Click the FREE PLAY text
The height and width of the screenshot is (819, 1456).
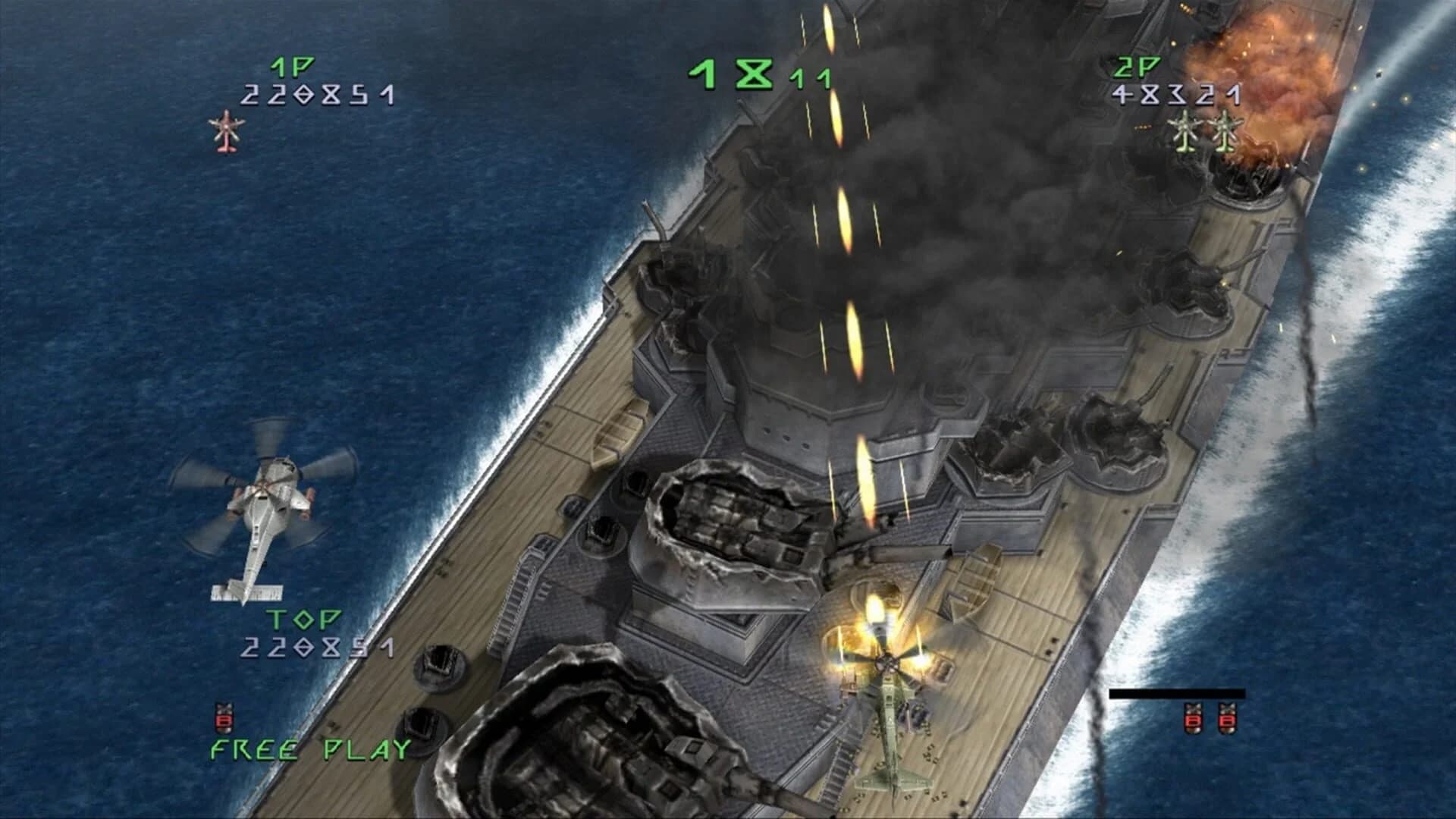308,748
